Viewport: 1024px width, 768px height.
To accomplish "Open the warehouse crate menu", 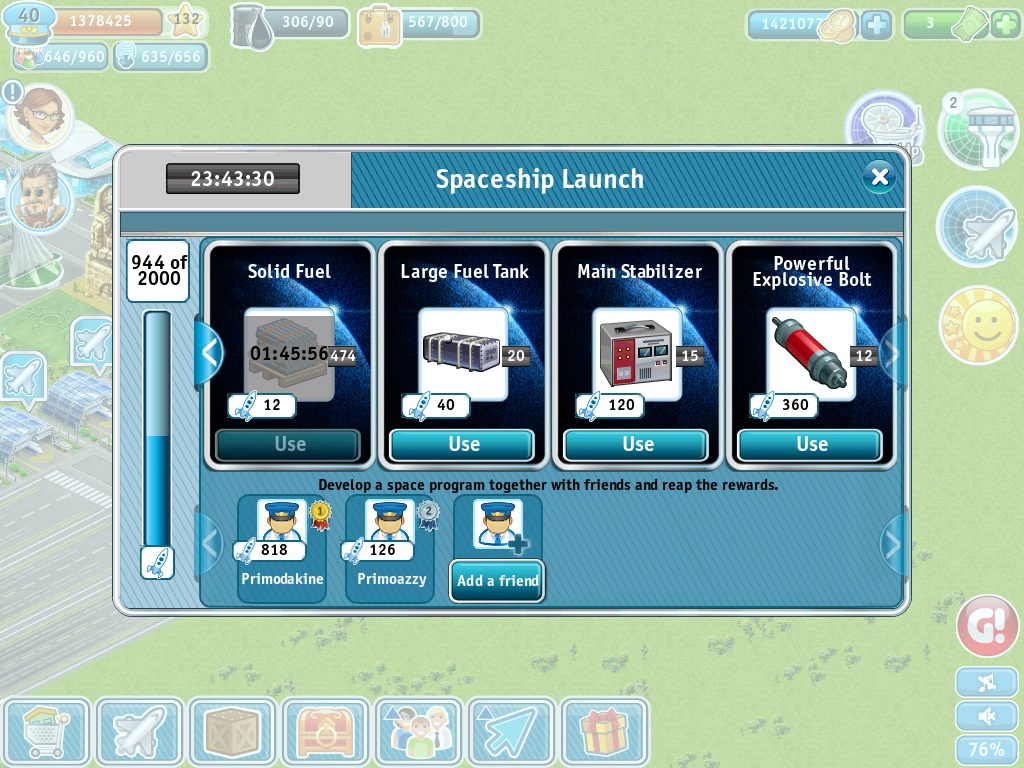I will click(x=232, y=732).
